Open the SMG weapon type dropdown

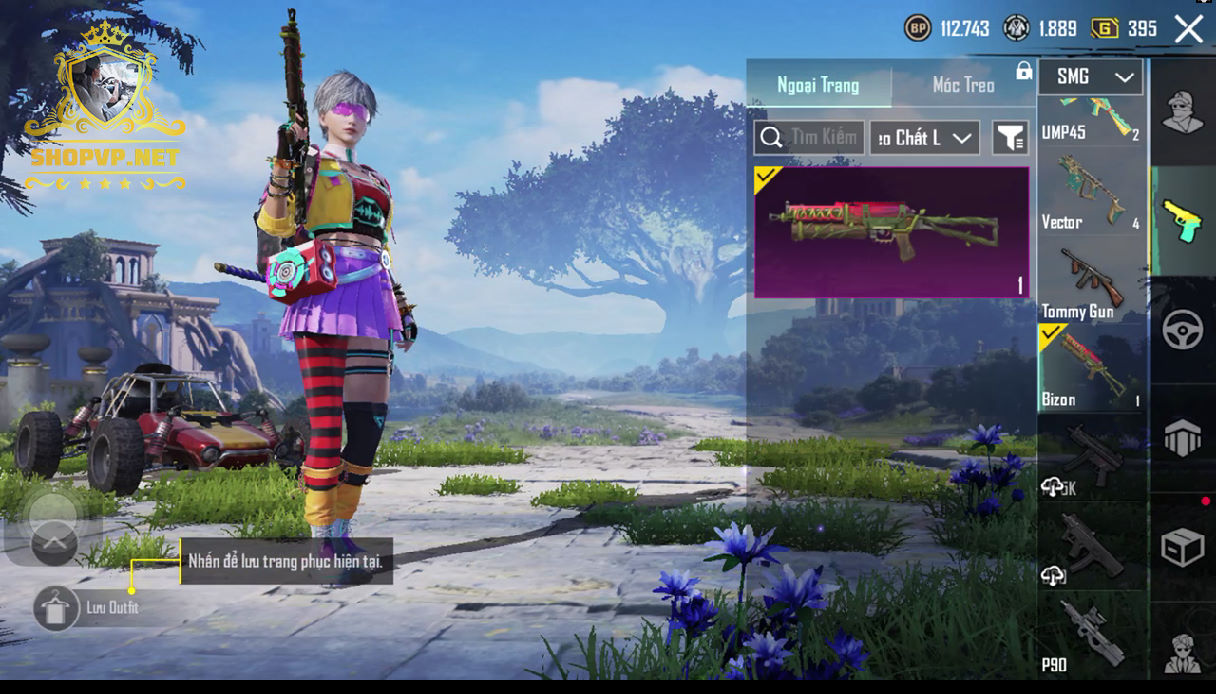(x=1090, y=77)
